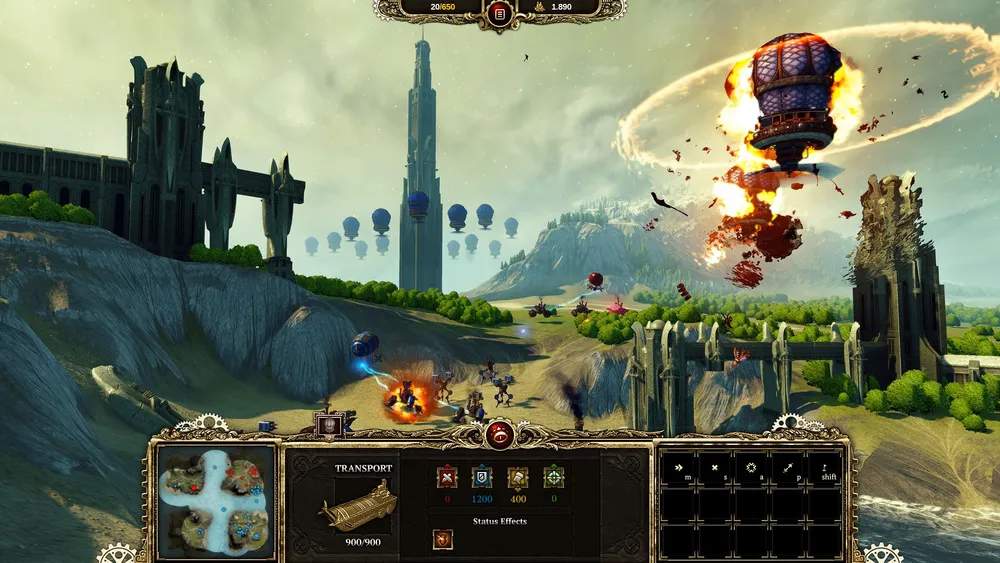Click the gold speed stat icon
This screenshot has width=1000, height=563.
coord(517,477)
